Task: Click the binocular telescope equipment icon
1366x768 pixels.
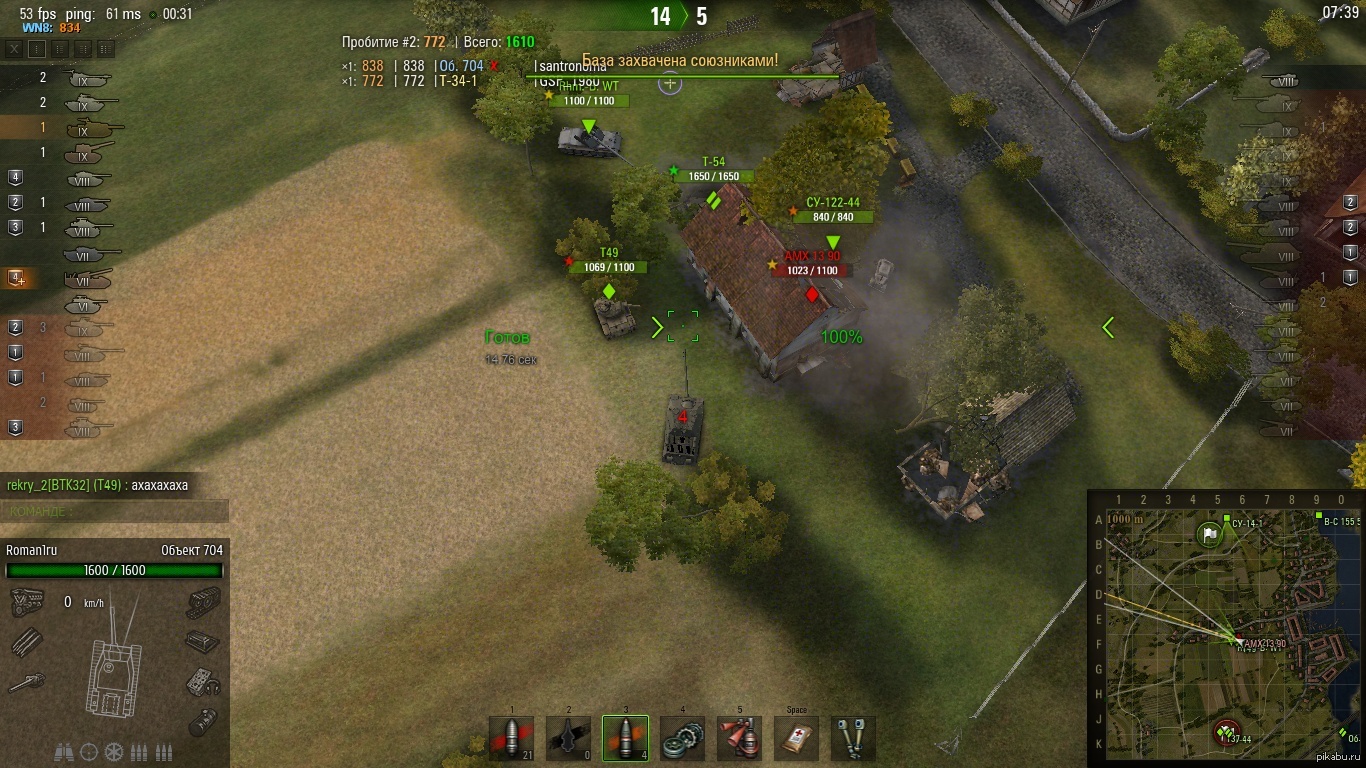Action: [64, 752]
